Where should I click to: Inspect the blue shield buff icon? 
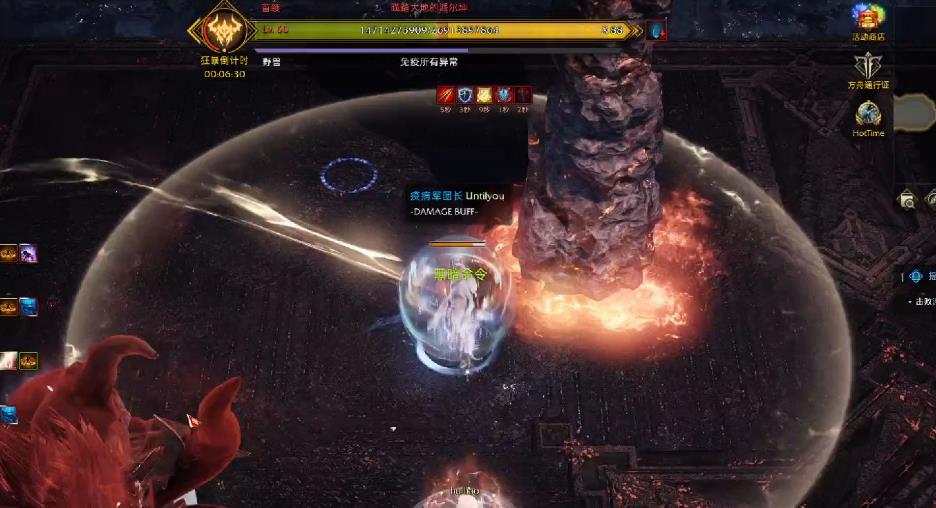[465, 96]
